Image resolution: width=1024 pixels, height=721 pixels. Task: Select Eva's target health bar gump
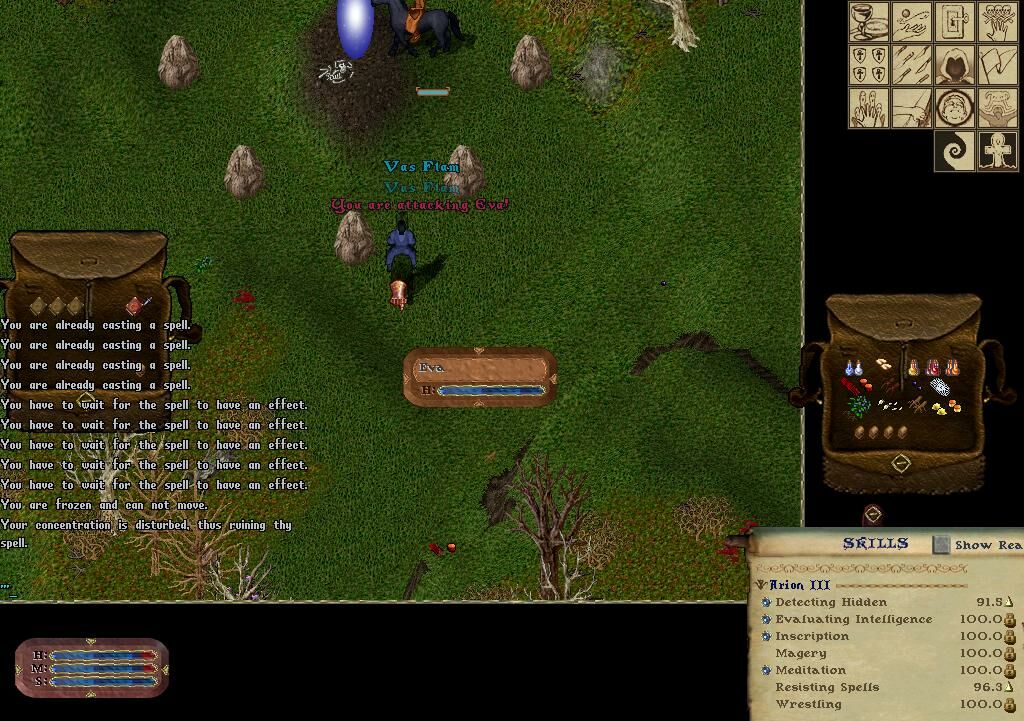pos(480,377)
